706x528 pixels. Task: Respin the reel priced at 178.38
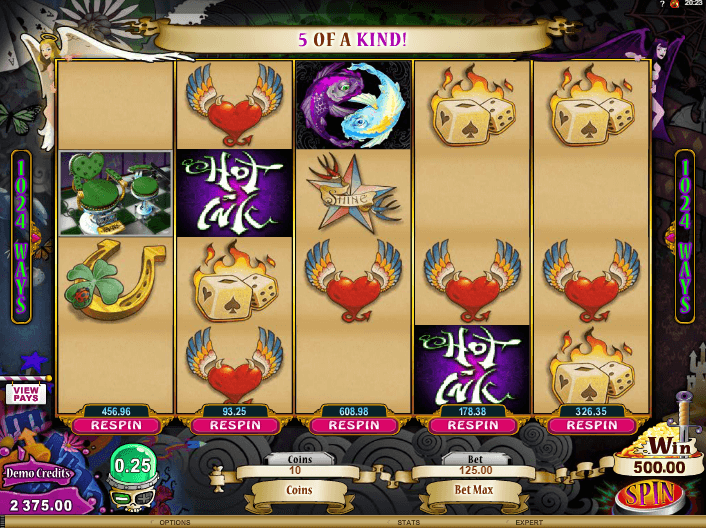pos(472,425)
